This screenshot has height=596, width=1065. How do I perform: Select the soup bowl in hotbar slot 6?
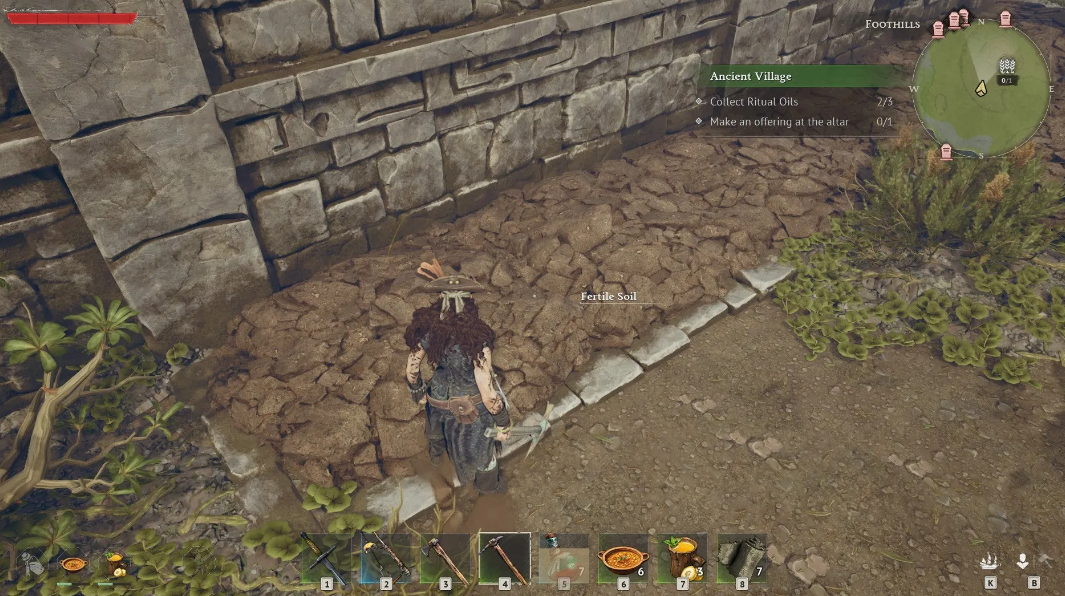623,557
